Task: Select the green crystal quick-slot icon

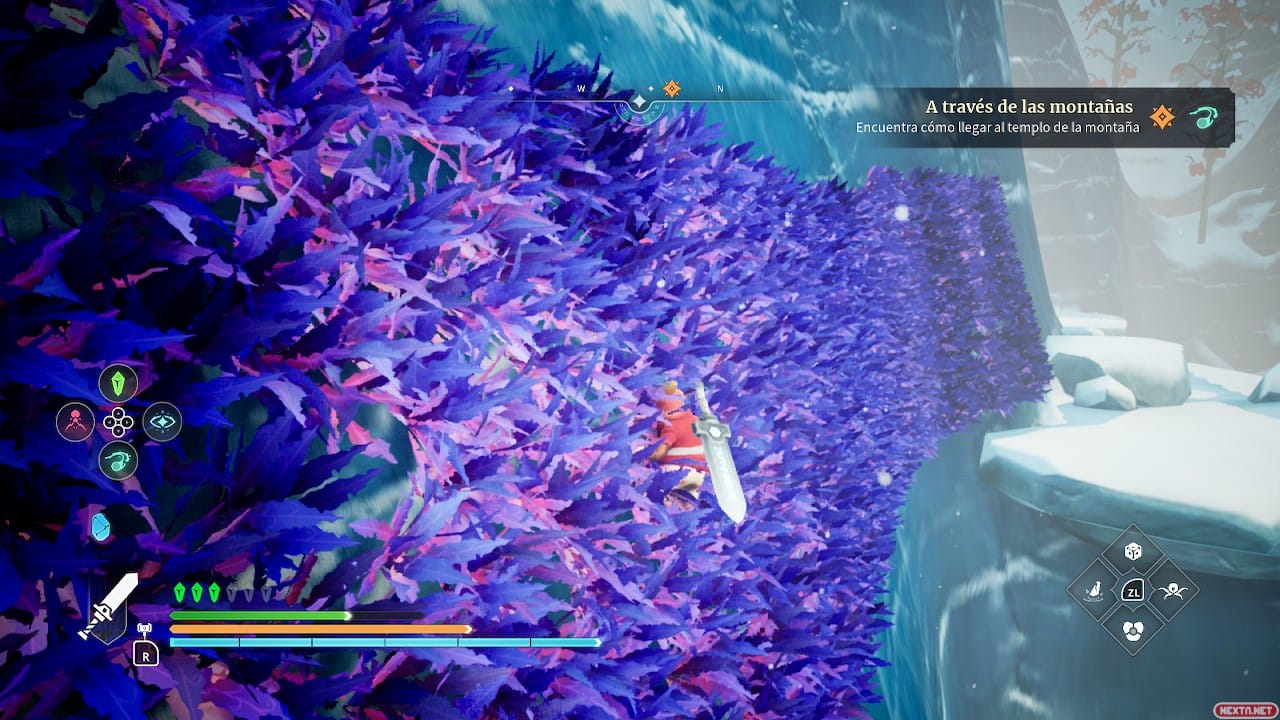Action: 118,383
